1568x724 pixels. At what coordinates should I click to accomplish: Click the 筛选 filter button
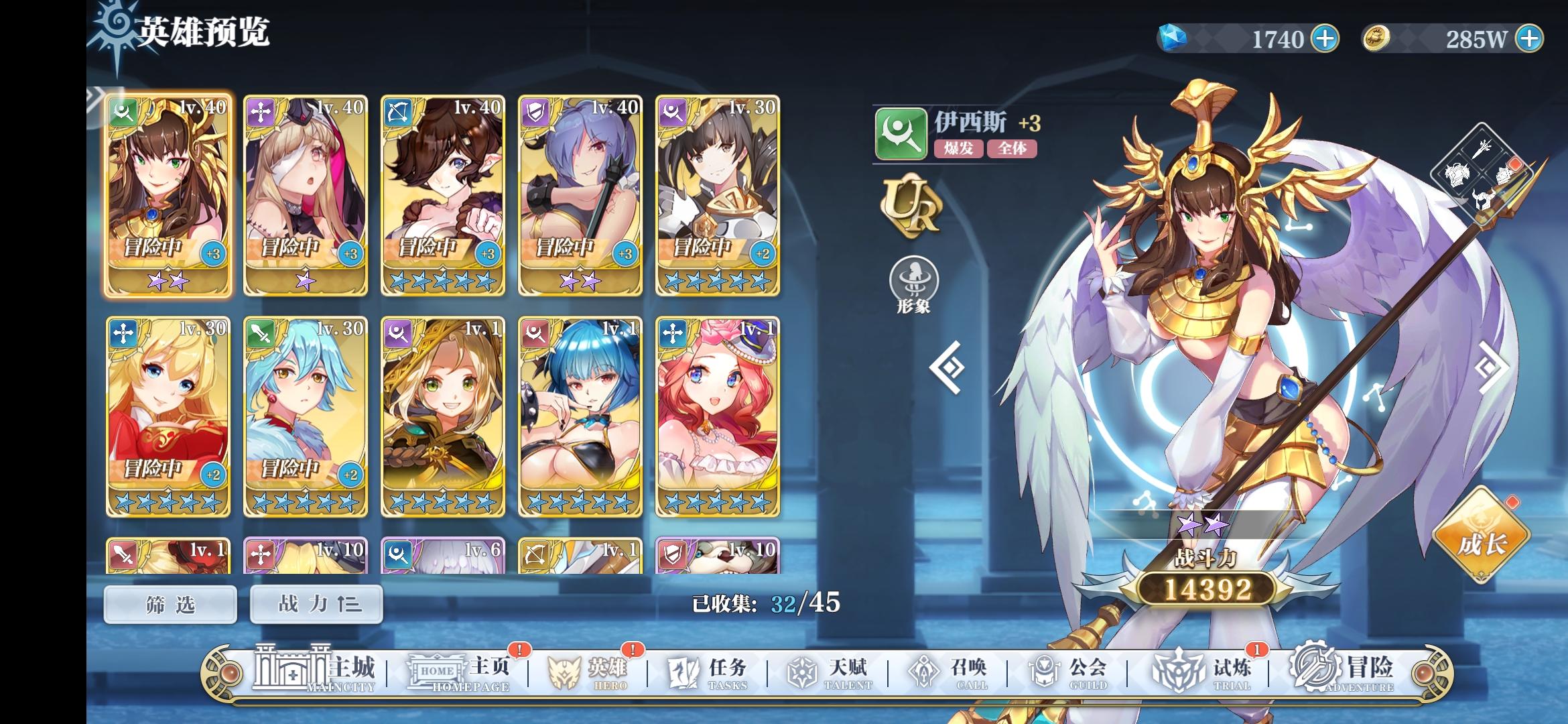click(x=170, y=603)
